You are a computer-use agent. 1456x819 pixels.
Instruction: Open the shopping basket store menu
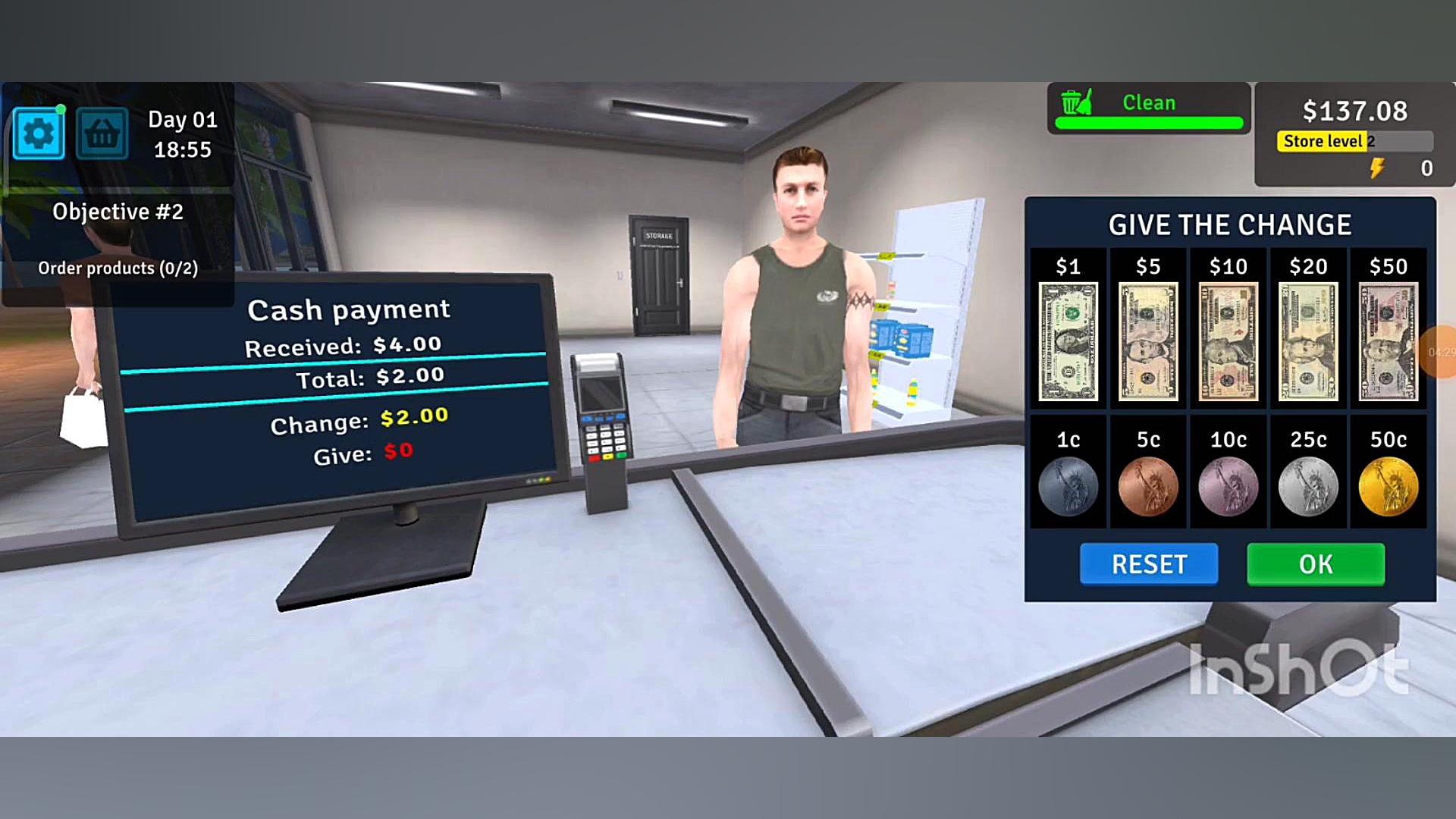click(x=102, y=134)
